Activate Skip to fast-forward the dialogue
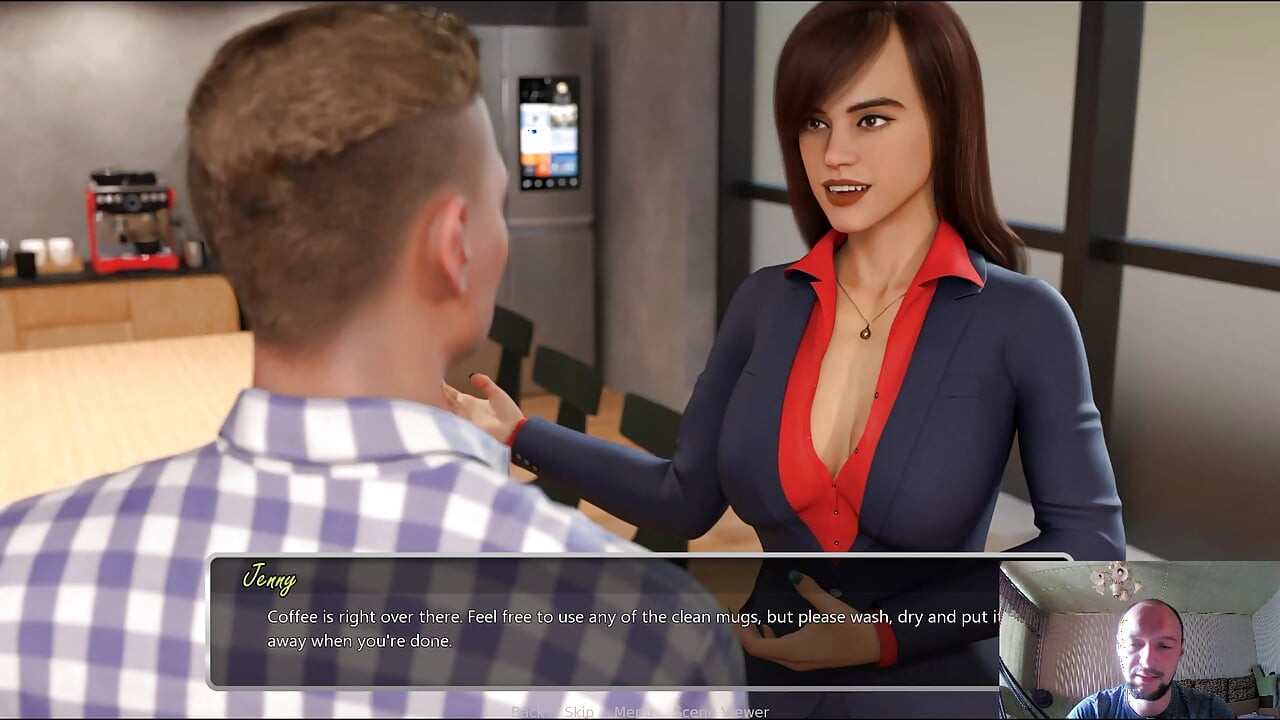1280x720 pixels. [x=578, y=712]
